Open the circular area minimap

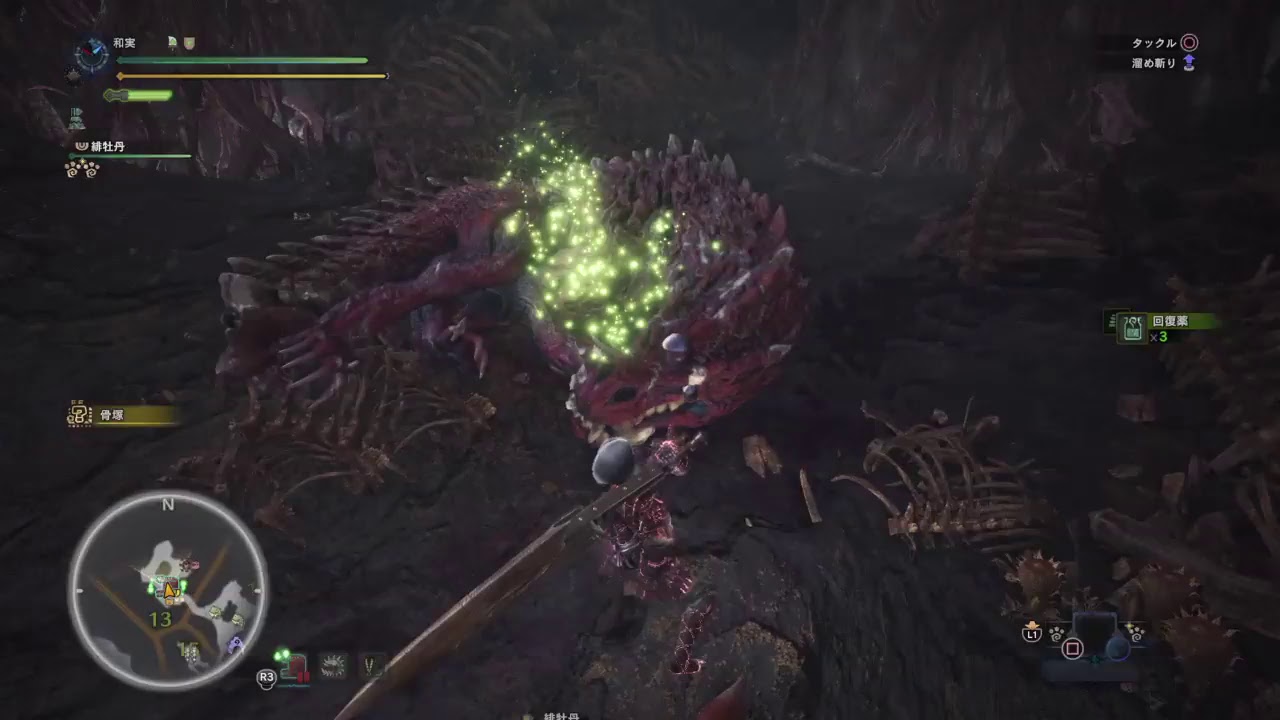[x=167, y=590]
